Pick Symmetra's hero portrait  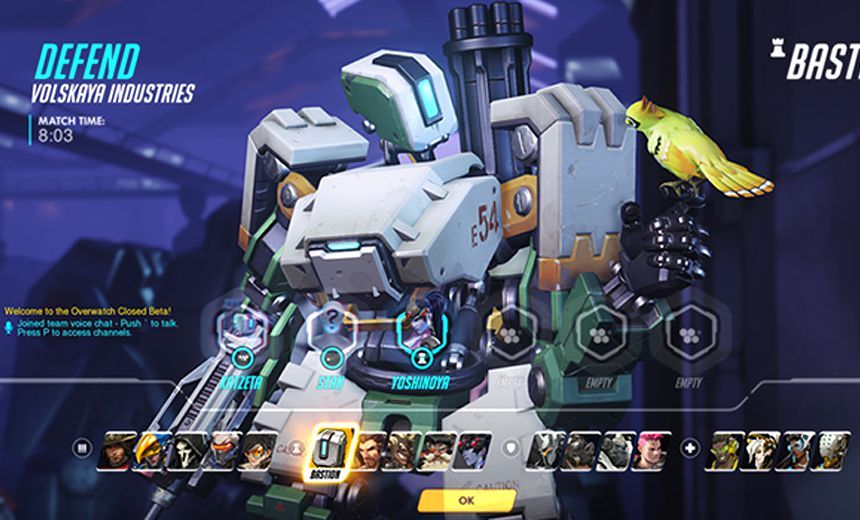[796, 451]
